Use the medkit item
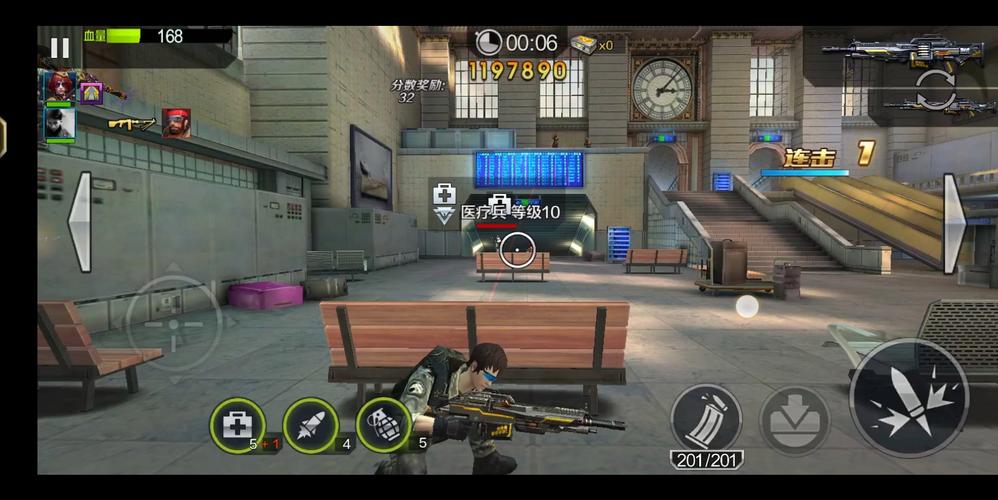Viewport: 998px width, 500px height. pyautogui.click(x=237, y=425)
